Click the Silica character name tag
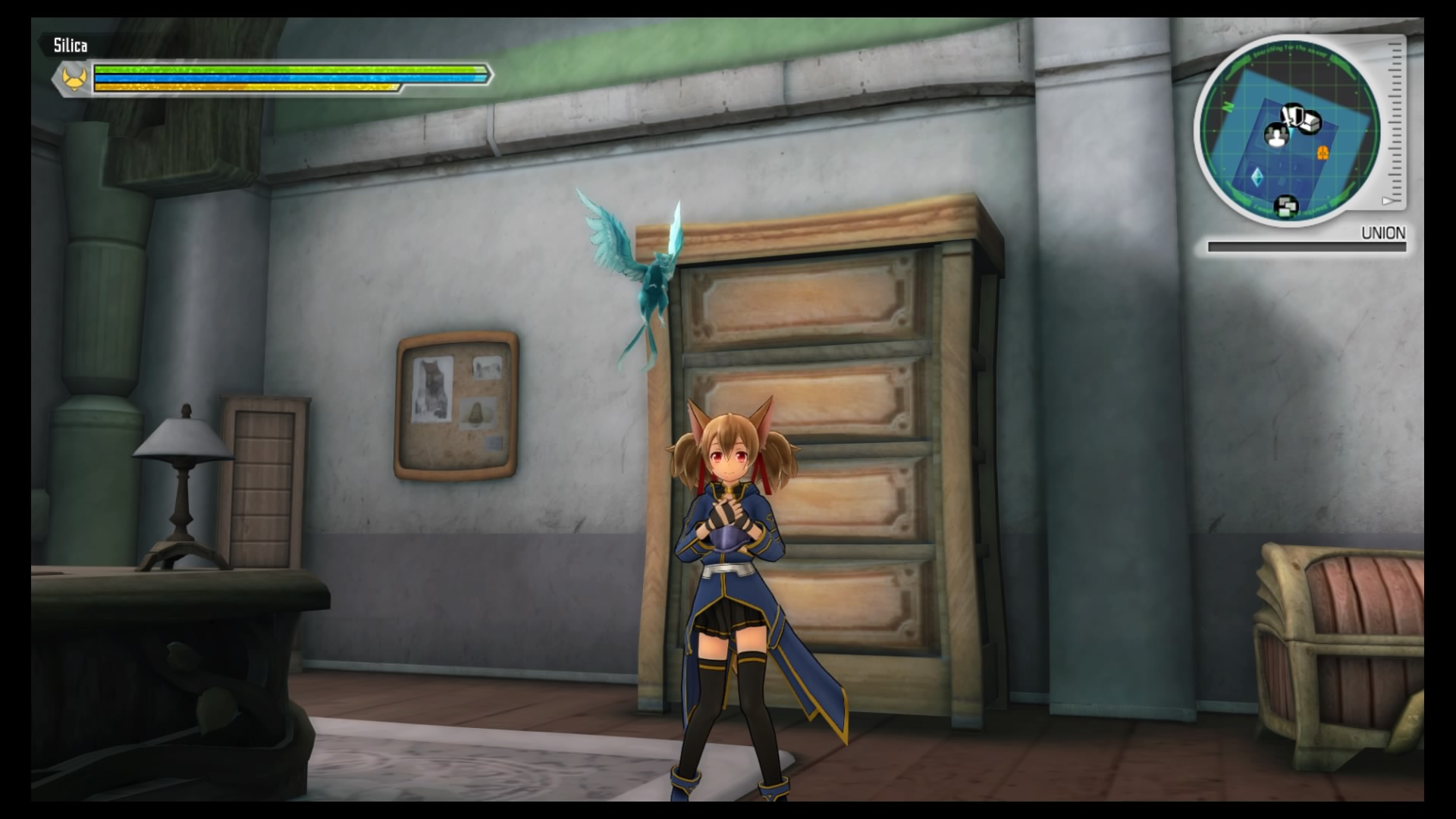This screenshot has width=1456, height=819. tap(70, 45)
